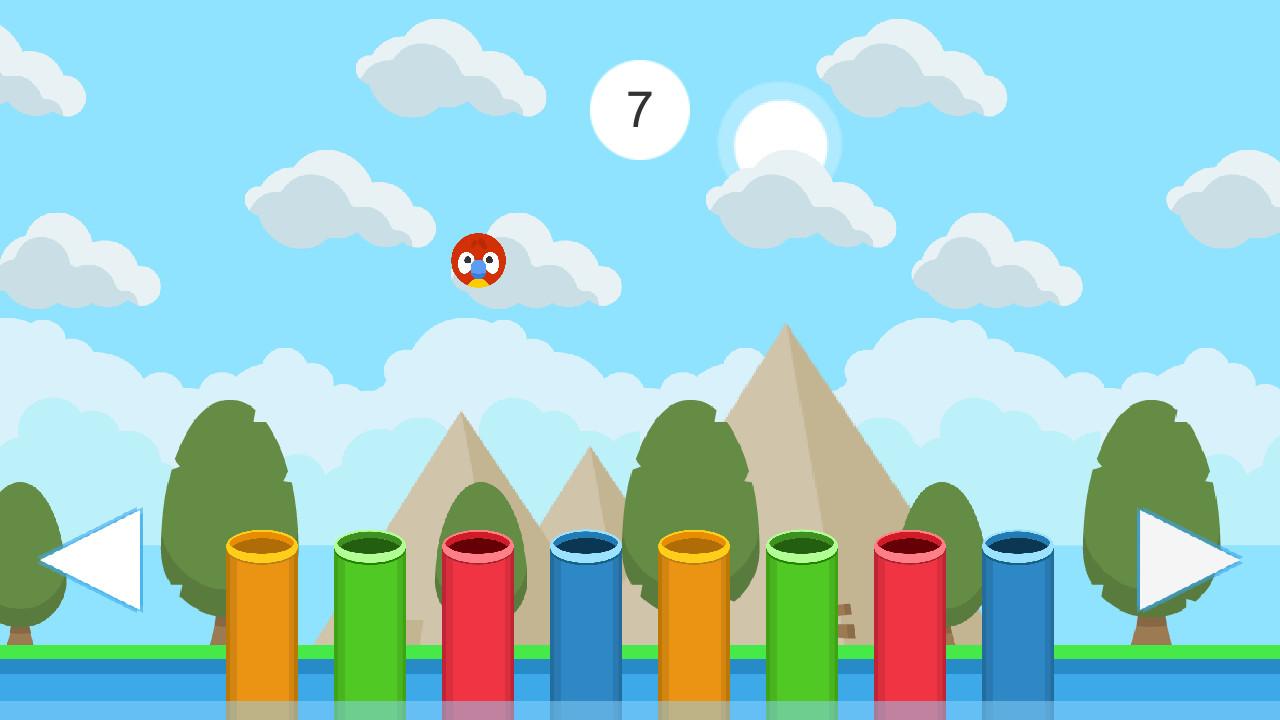Click the first green pipe

coord(372,620)
